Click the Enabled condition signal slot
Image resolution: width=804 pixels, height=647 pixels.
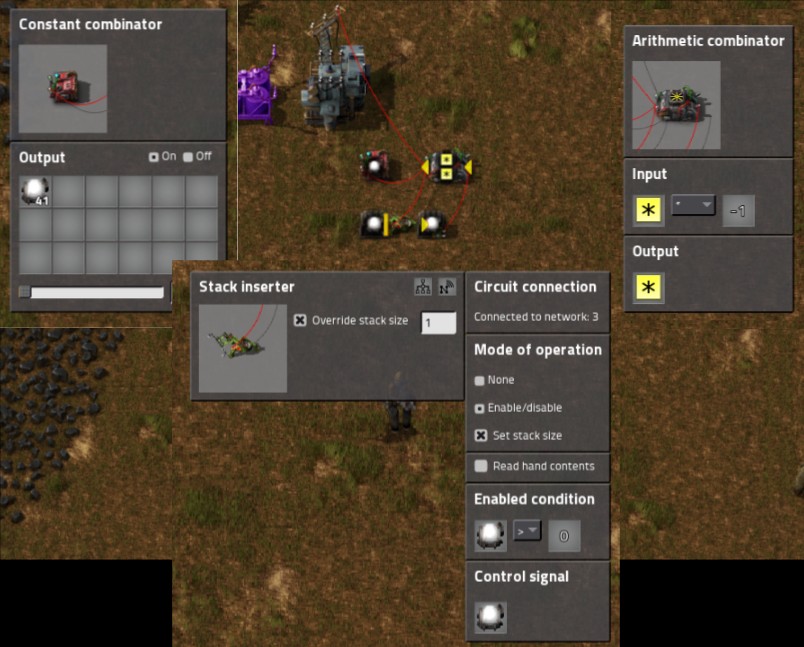coord(490,535)
